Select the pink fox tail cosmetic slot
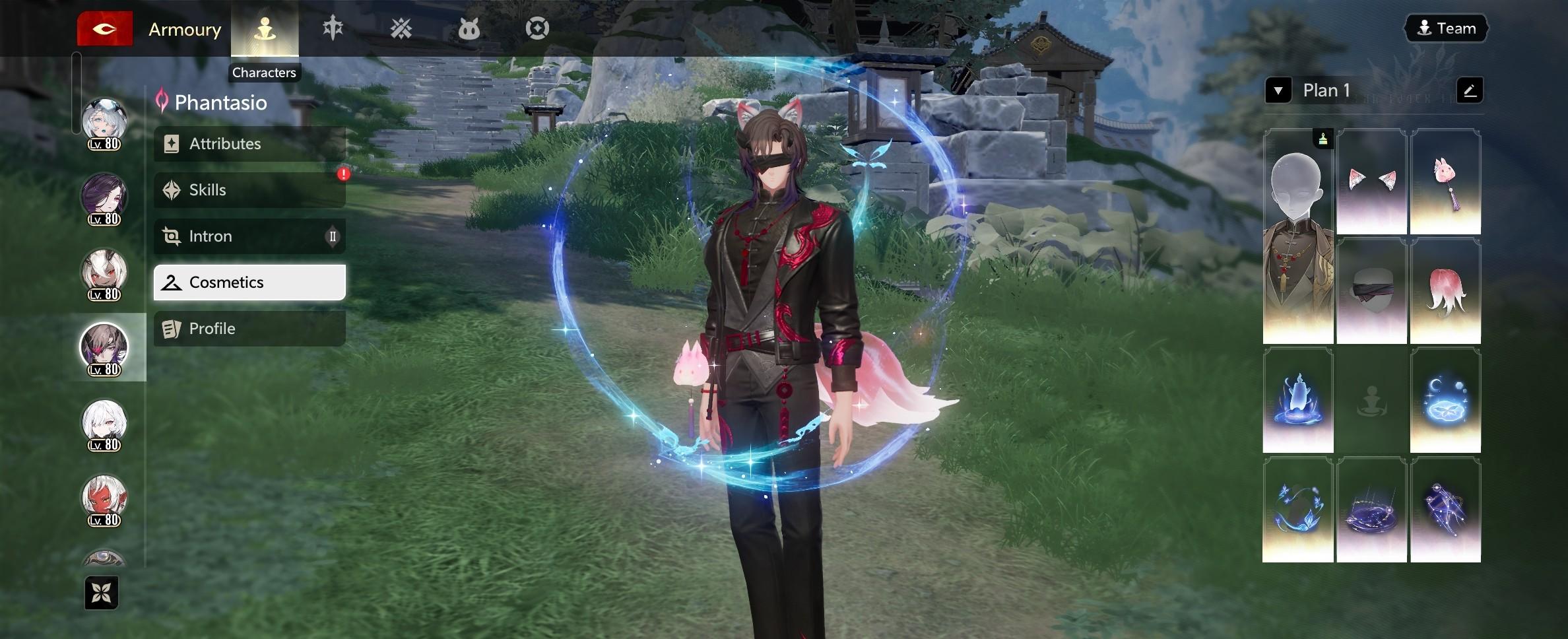The image size is (1568, 639). click(1445, 291)
